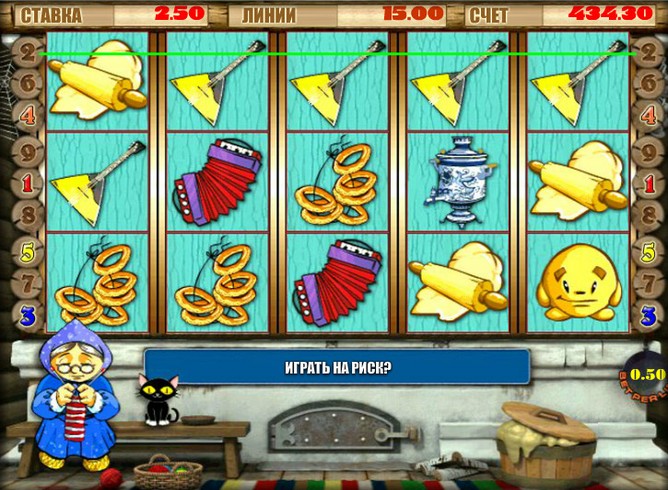Select the red payline marker number 1
The image size is (668, 490).
[29, 184]
